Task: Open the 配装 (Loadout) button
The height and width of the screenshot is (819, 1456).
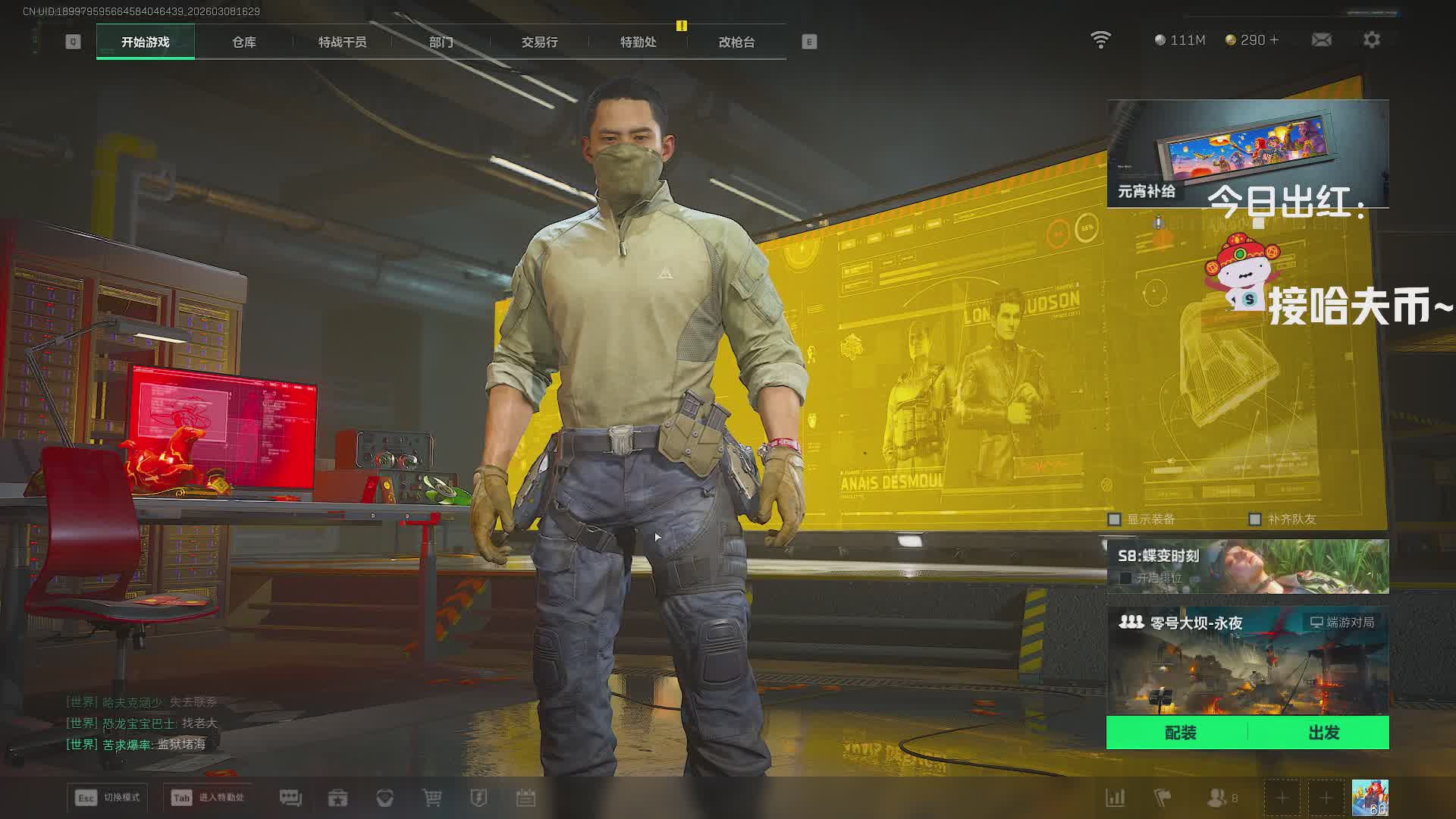Action: [x=1180, y=733]
